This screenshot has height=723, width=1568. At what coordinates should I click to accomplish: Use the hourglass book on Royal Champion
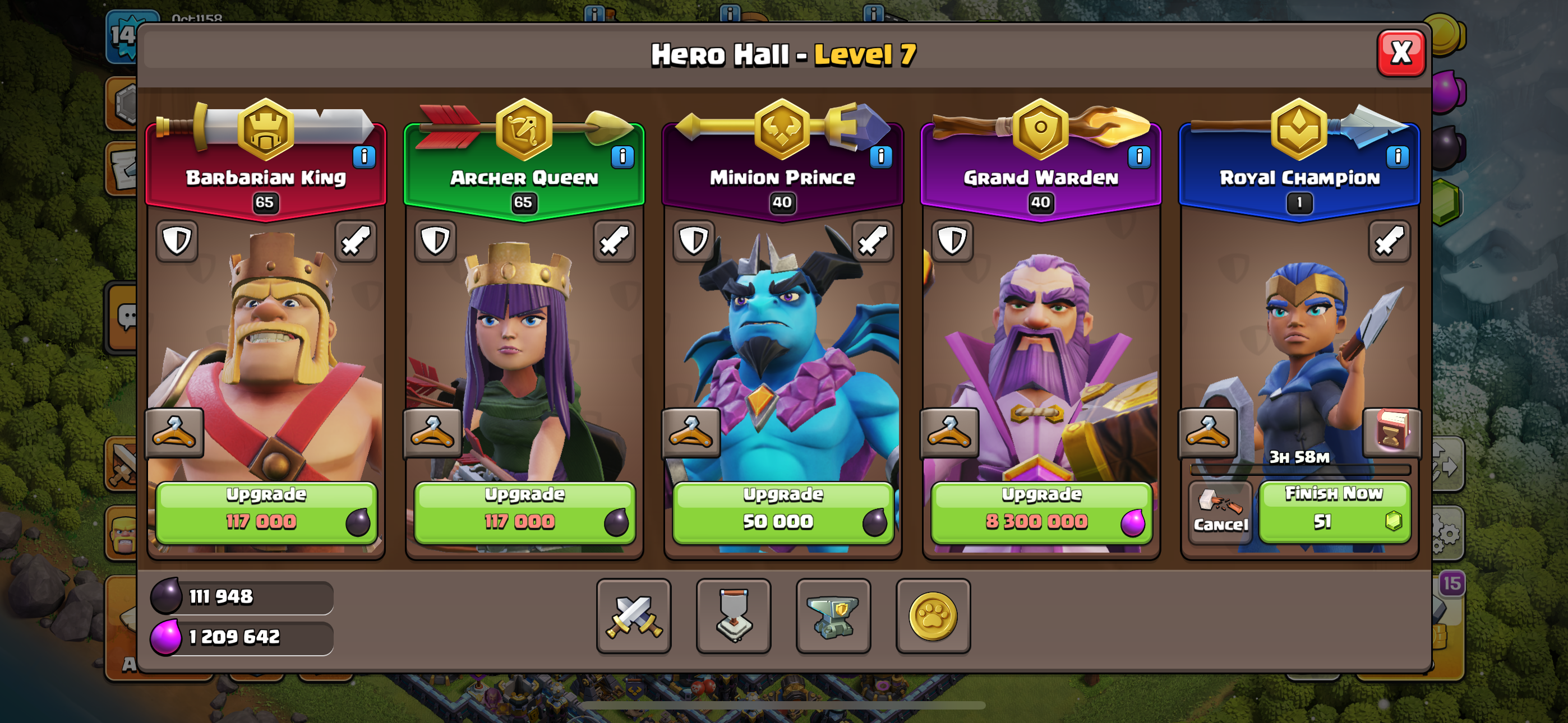[x=1391, y=432]
